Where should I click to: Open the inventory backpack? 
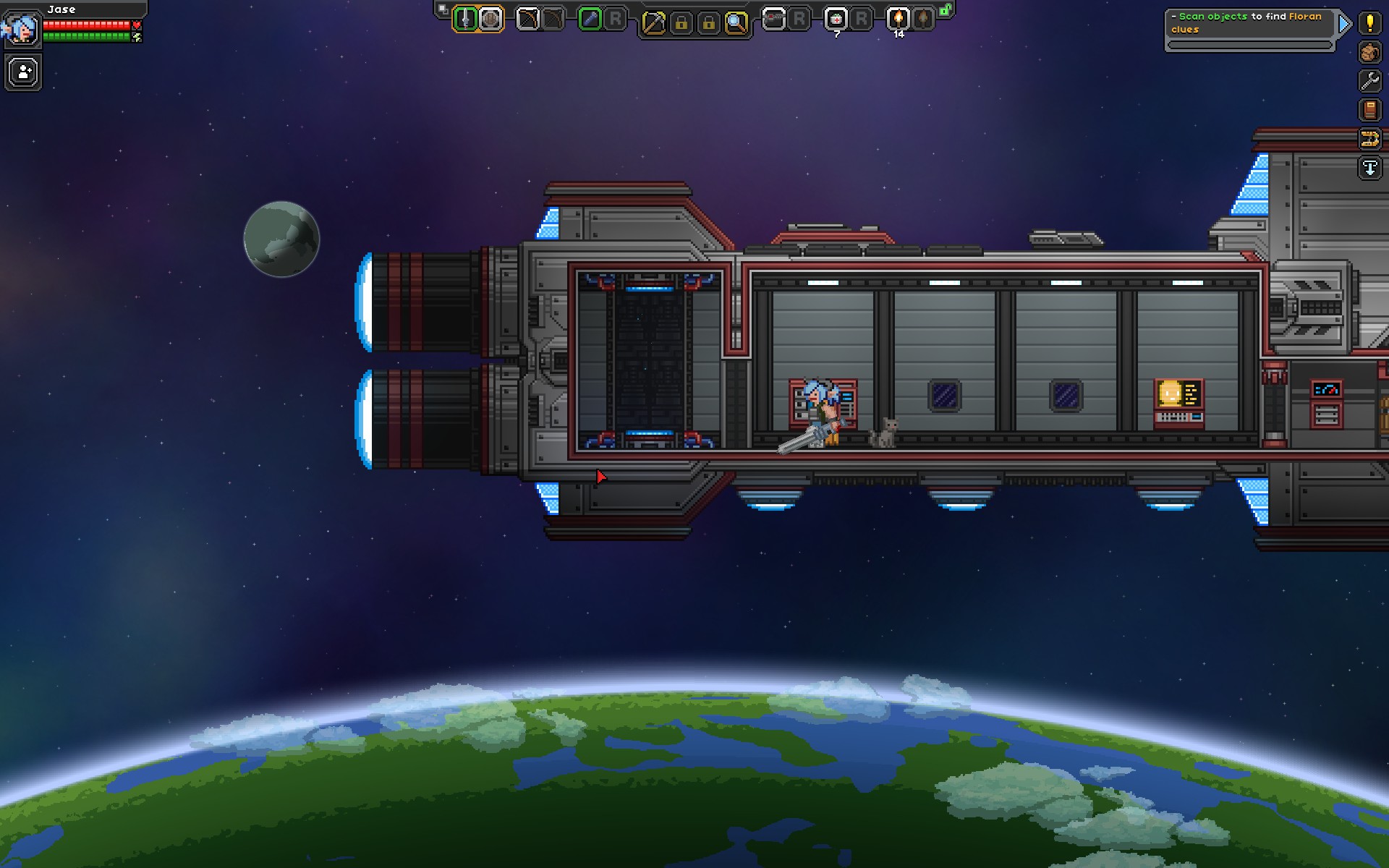[1369, 52]
